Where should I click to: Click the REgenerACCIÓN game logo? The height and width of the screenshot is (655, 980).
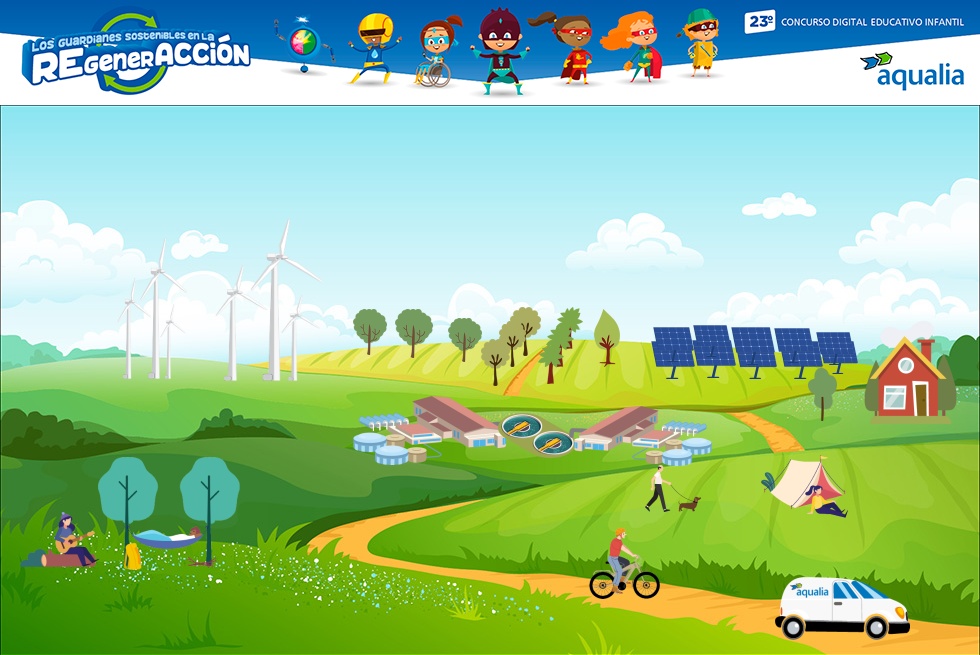[x=138, y=55]
